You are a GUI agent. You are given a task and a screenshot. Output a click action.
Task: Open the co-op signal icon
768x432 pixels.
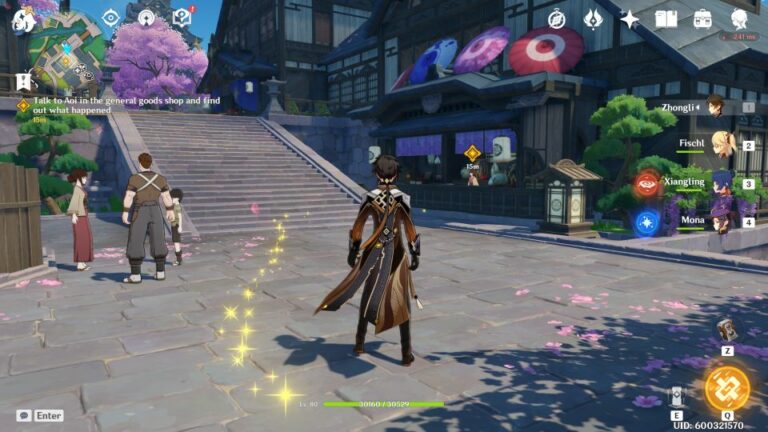click(146, 18)
